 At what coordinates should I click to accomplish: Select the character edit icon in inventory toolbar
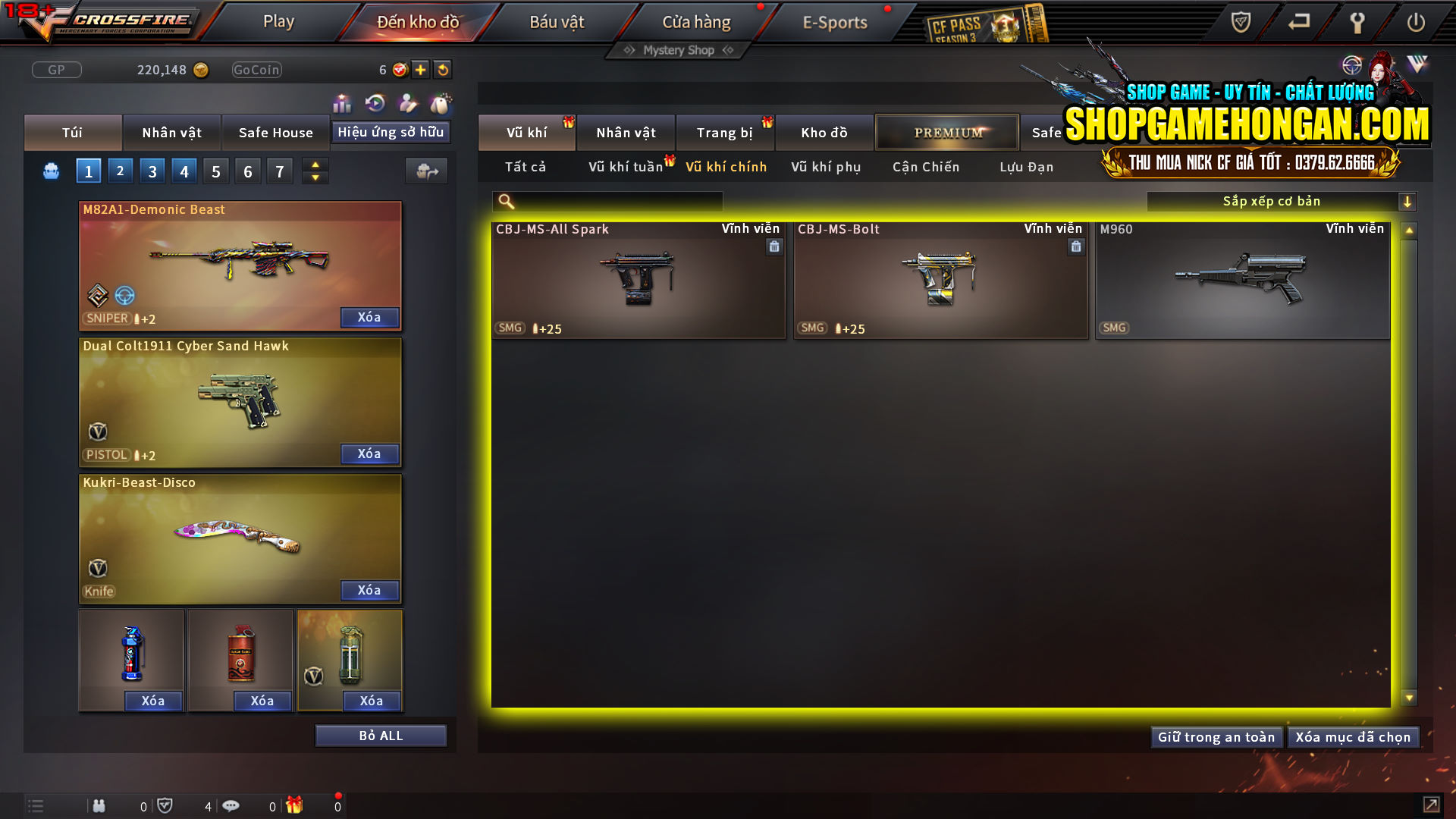407,103
